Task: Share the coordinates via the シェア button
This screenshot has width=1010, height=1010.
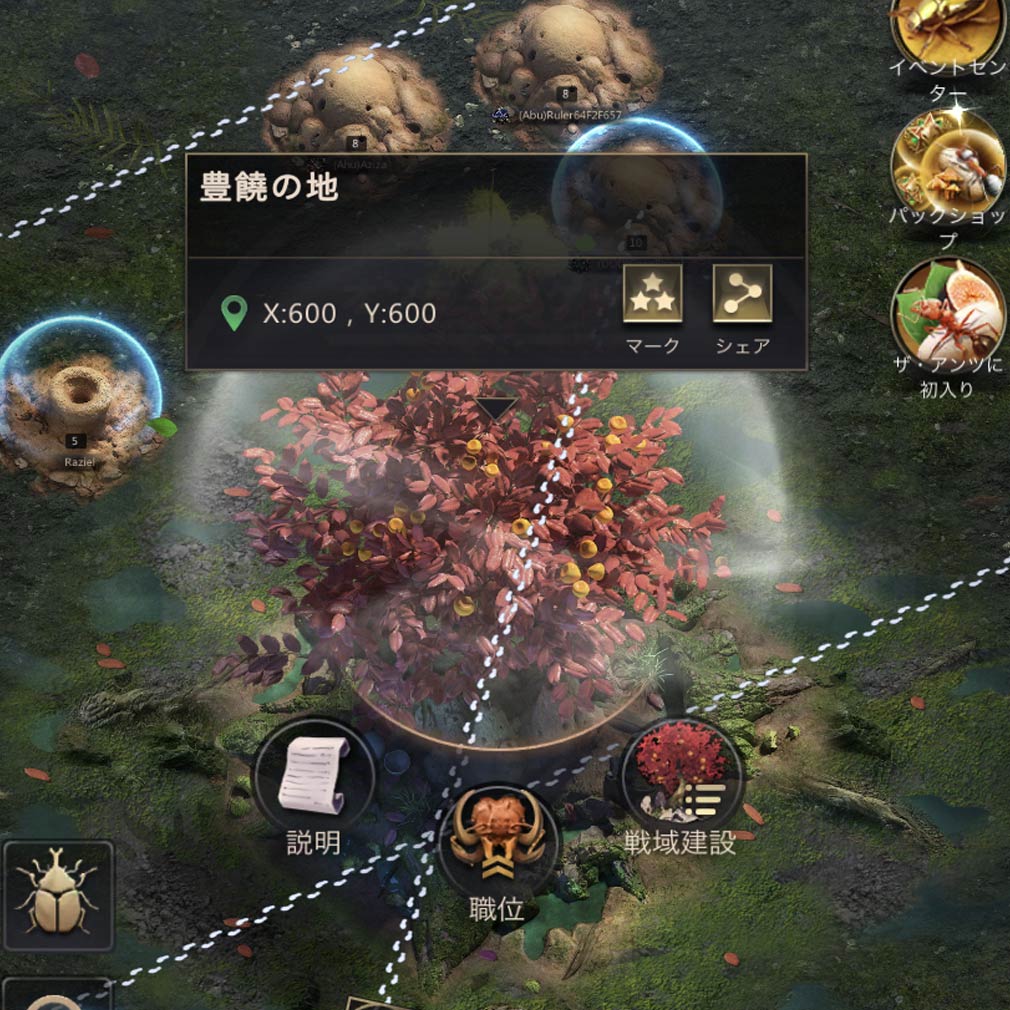Action: click(742, 294)
